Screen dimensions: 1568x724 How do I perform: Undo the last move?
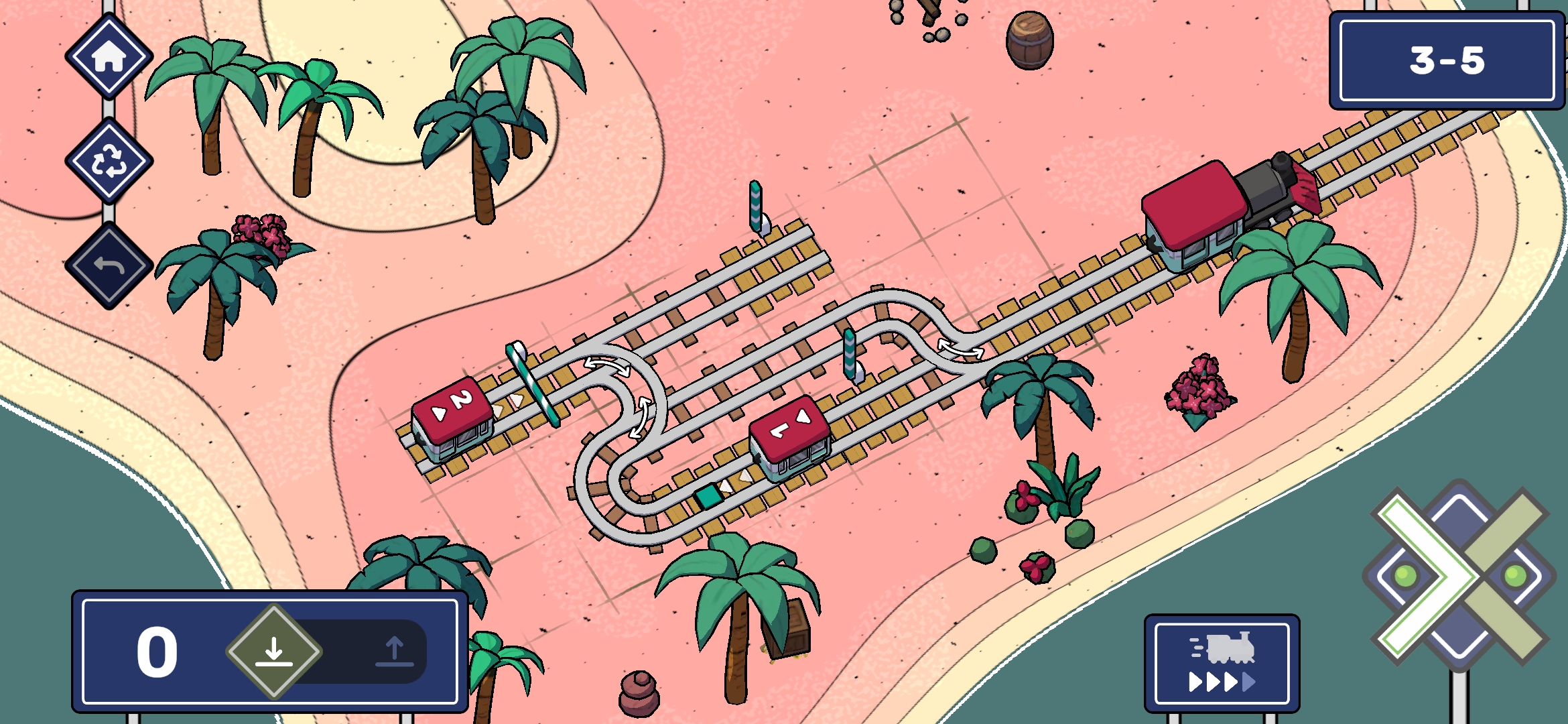[109, 265]
